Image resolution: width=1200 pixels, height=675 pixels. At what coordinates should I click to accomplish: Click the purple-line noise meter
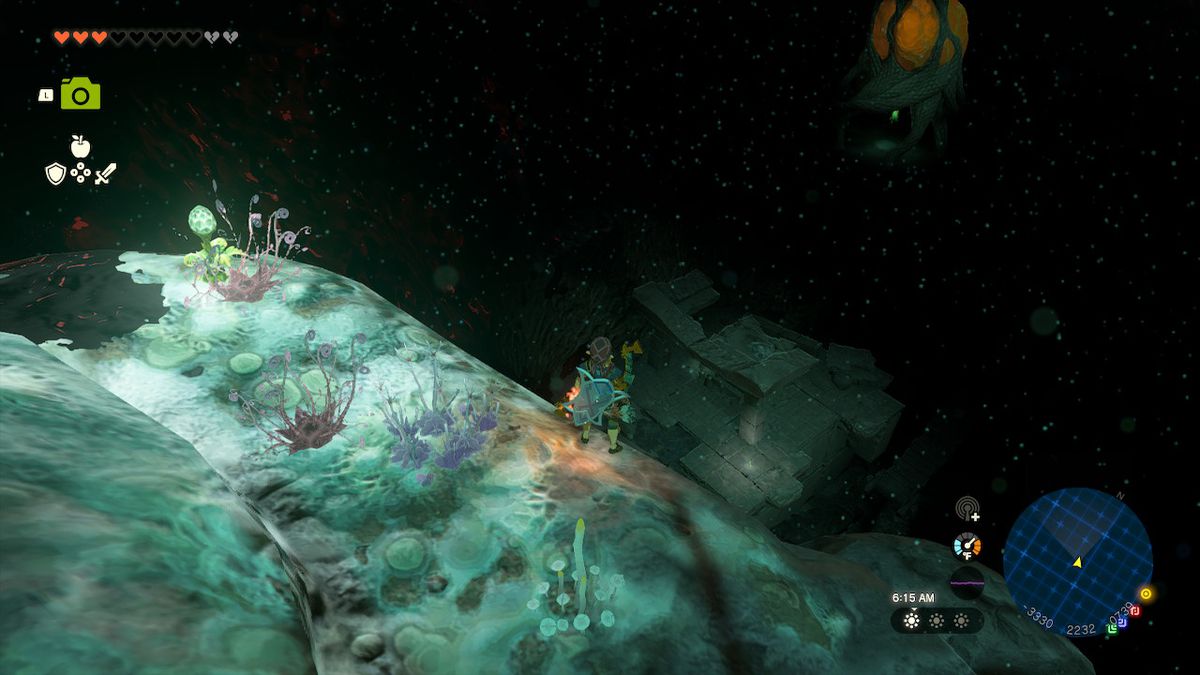pos(967,582)
